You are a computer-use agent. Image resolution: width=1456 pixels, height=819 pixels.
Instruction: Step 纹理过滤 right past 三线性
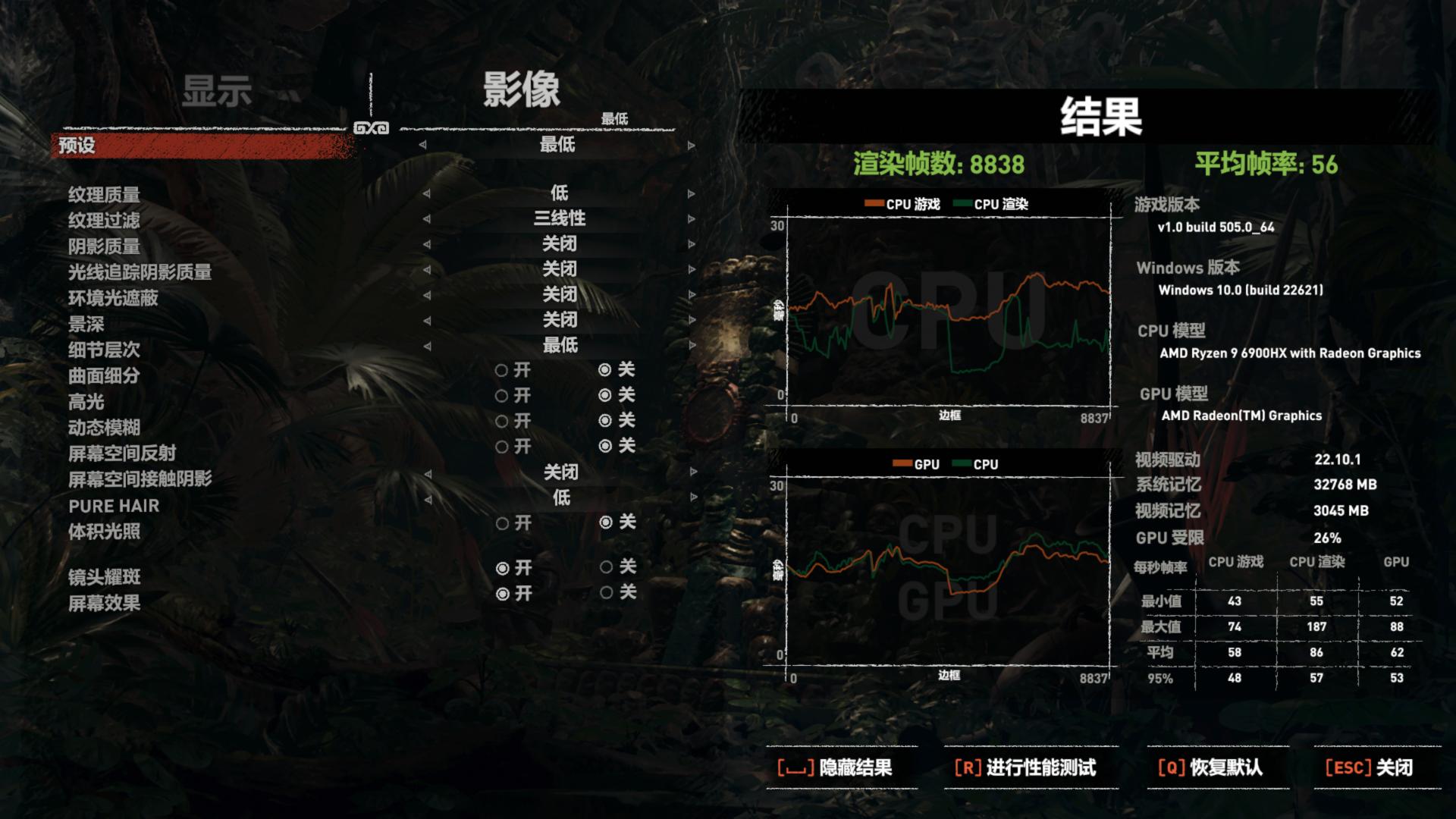click(689, 218)
